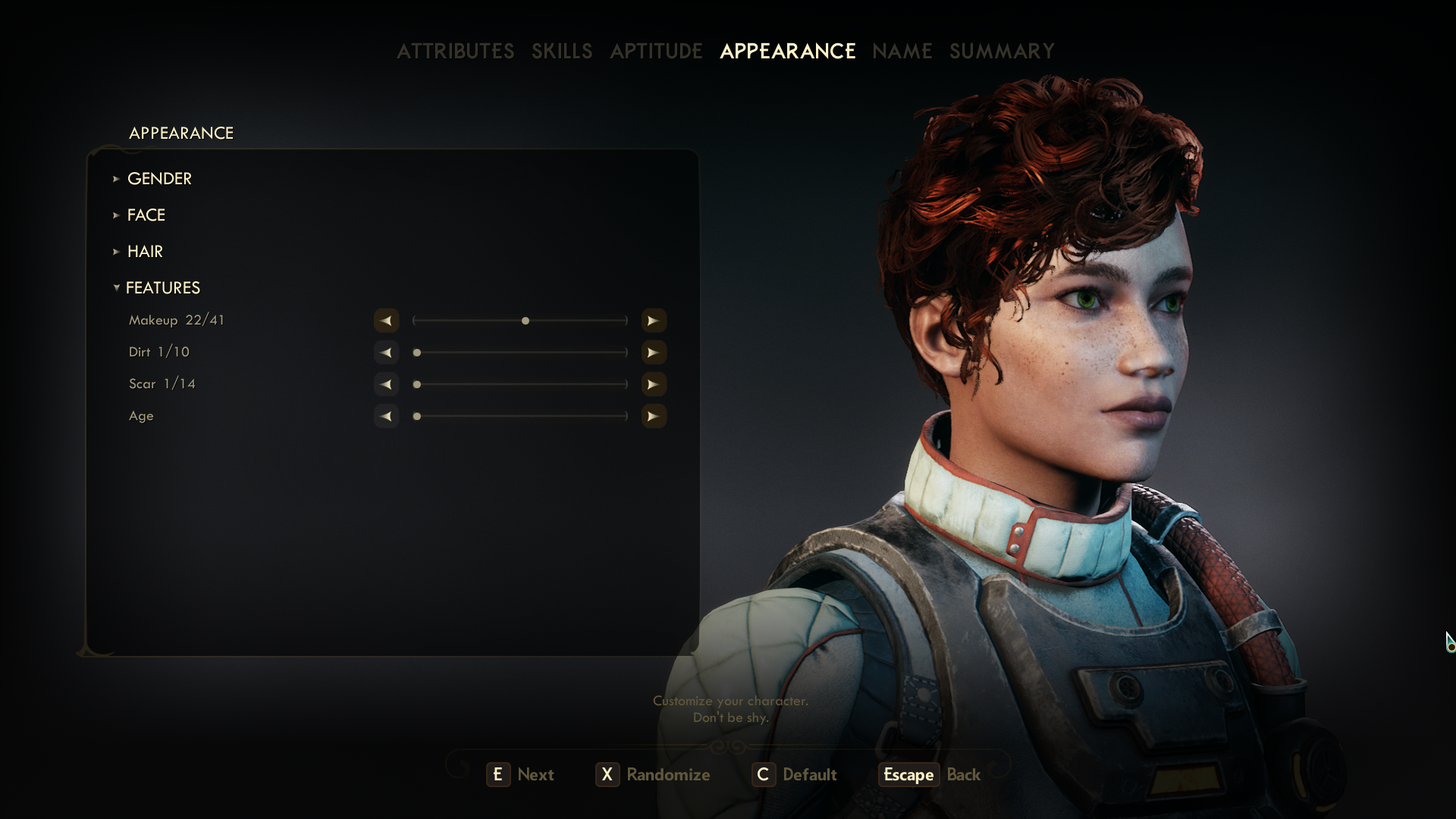Open the Skills tab

(x=562, y=51)
